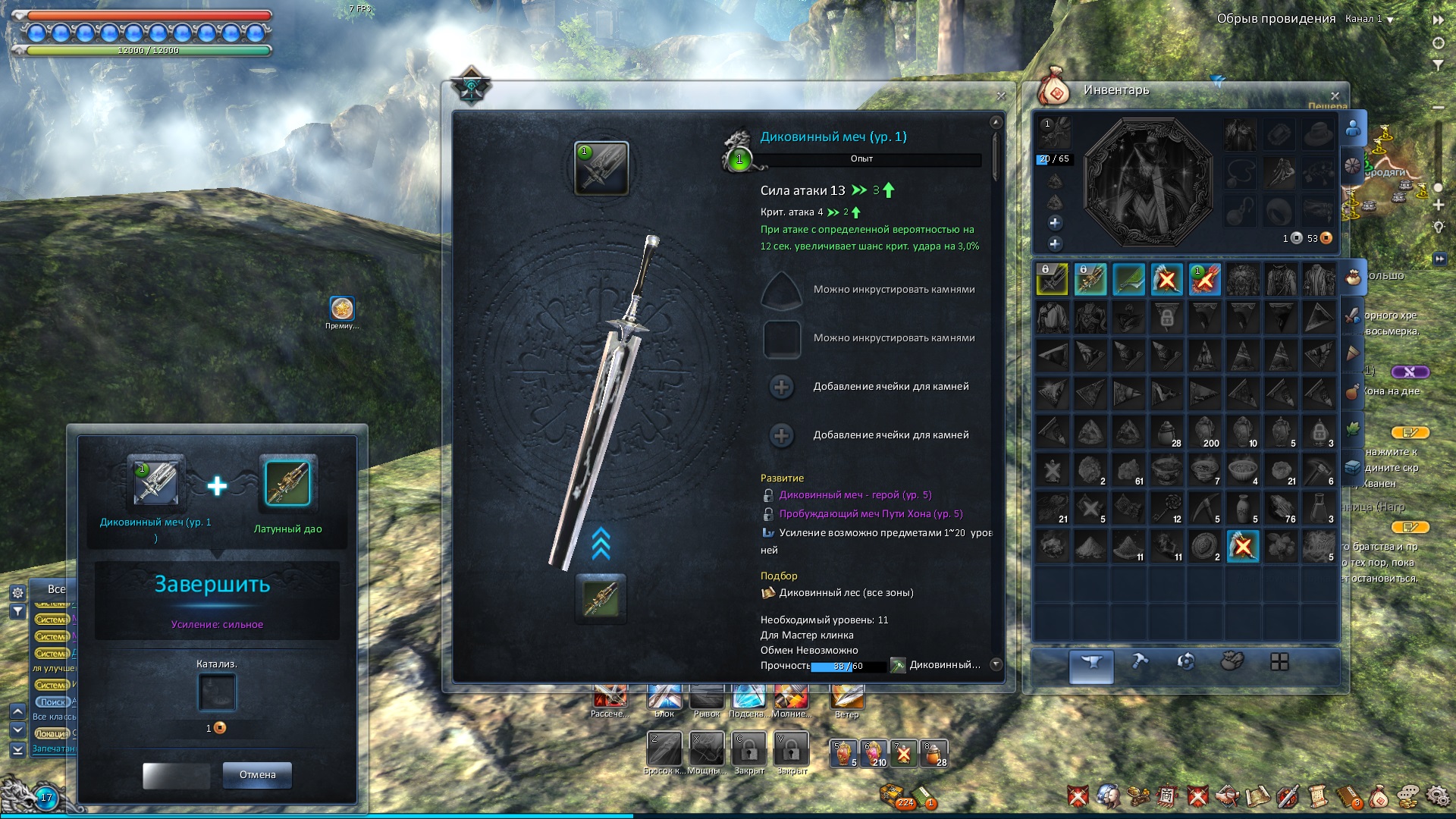
Task: Select the item stack of 76 in inventory
Action: pos(1281,507)
